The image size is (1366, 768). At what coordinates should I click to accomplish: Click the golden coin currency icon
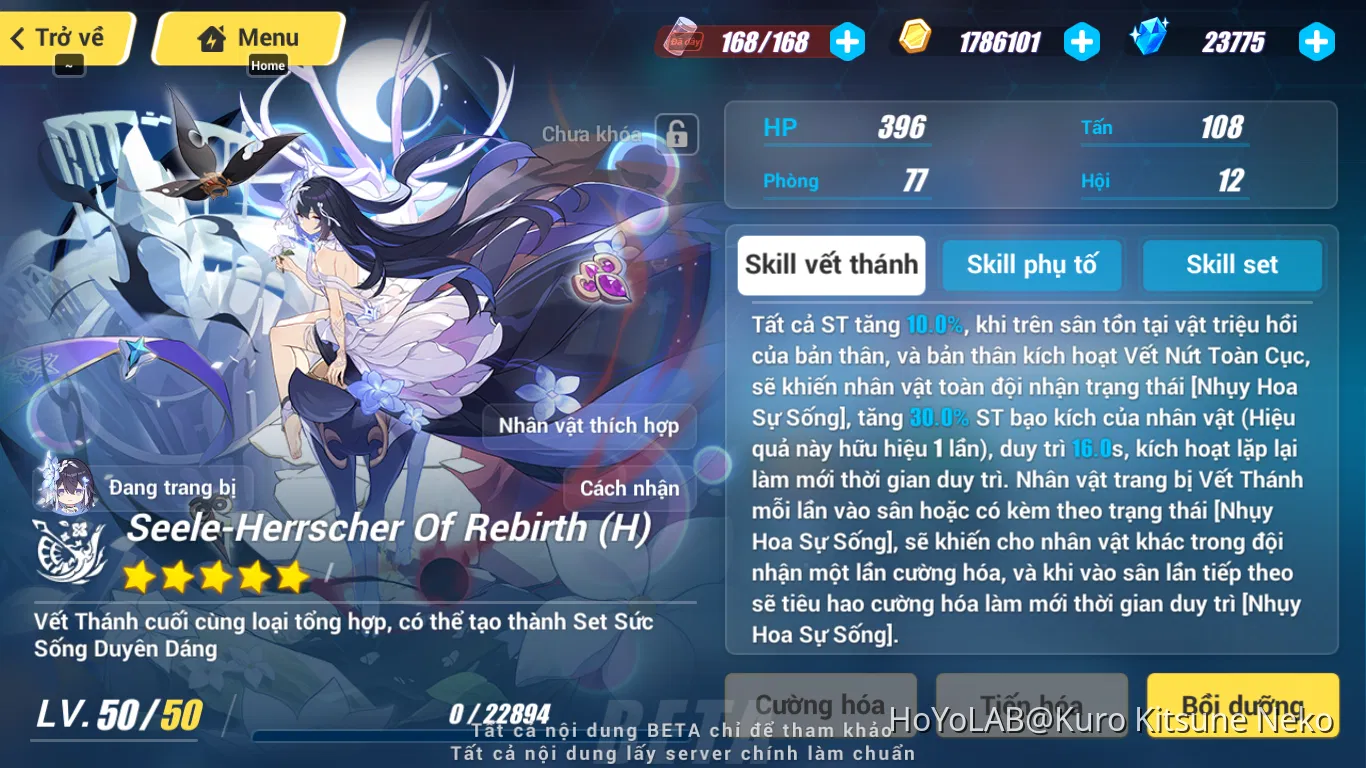click(x=917, y=40)
